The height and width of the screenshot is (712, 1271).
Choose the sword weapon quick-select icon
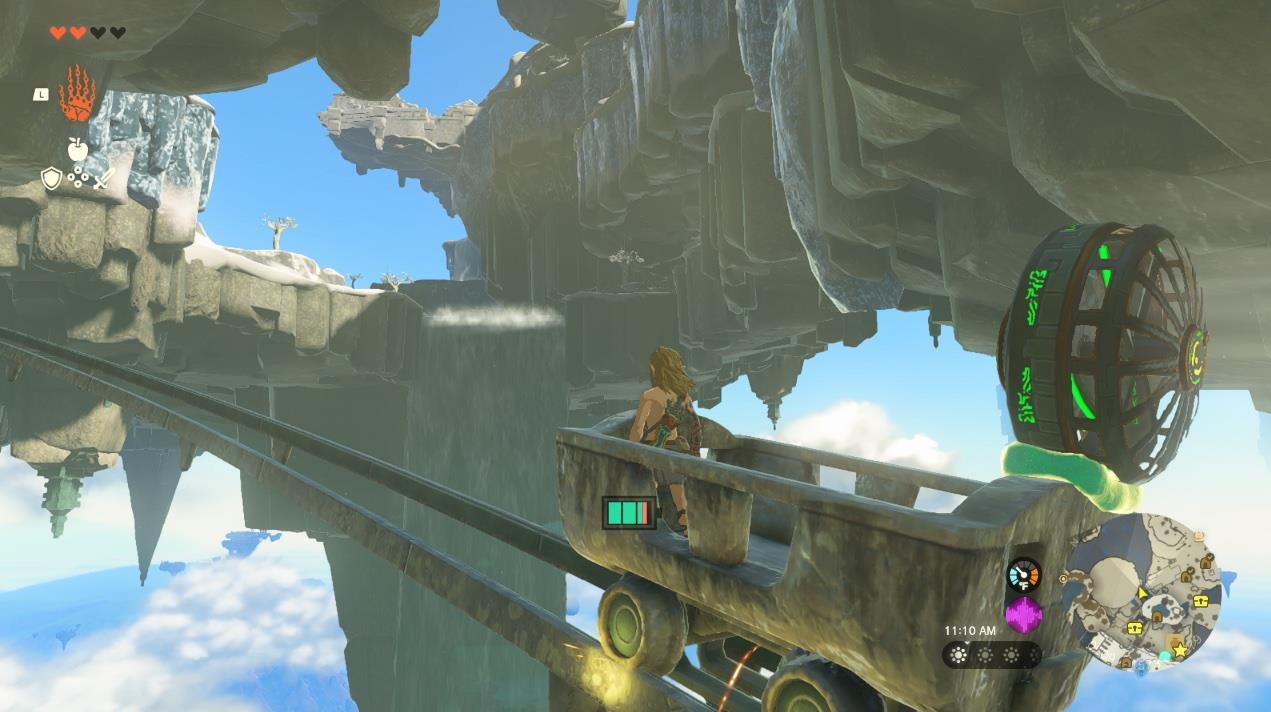coord(104,180)
